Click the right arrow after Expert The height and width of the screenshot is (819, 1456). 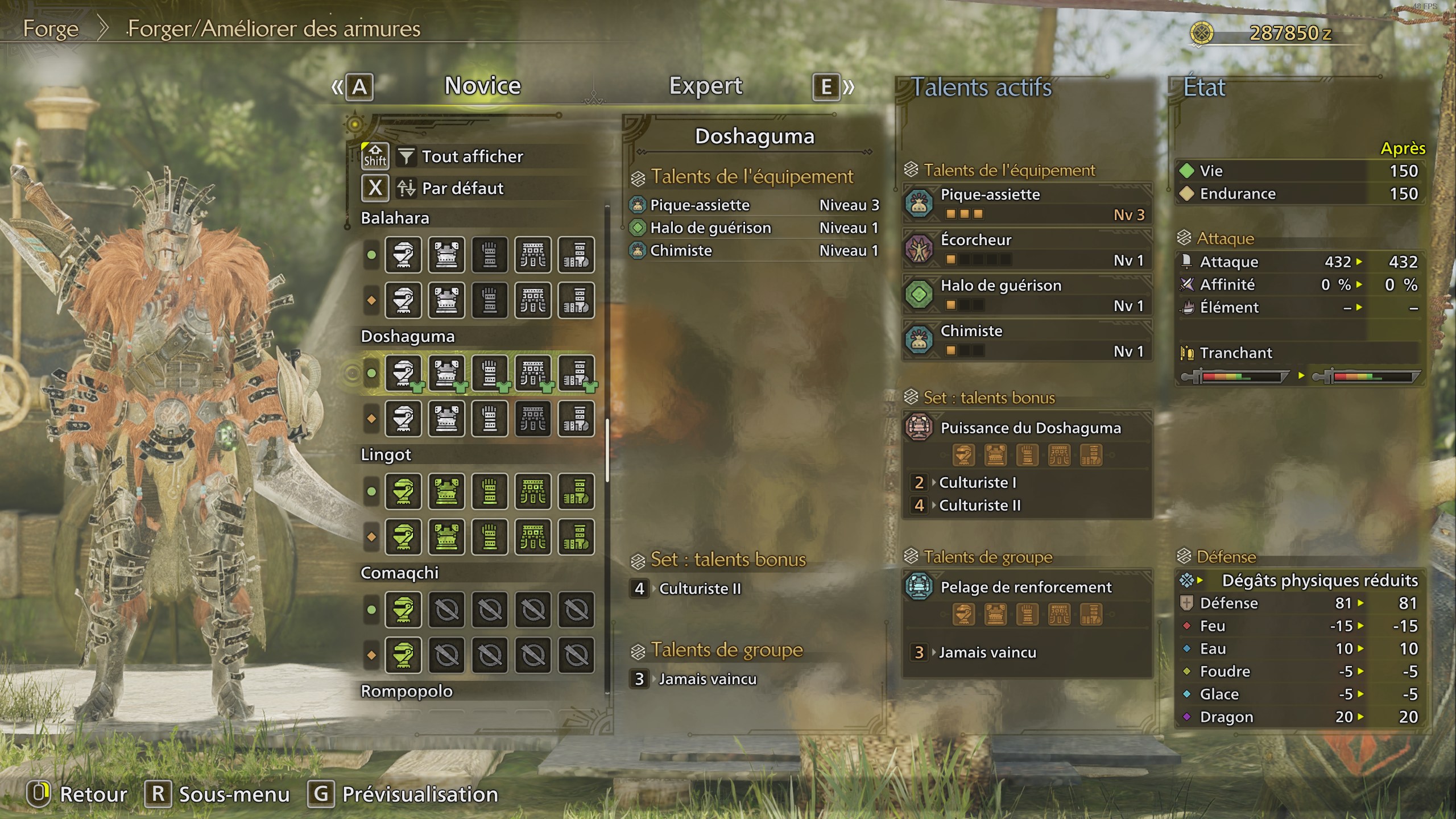tap(847, 86)
